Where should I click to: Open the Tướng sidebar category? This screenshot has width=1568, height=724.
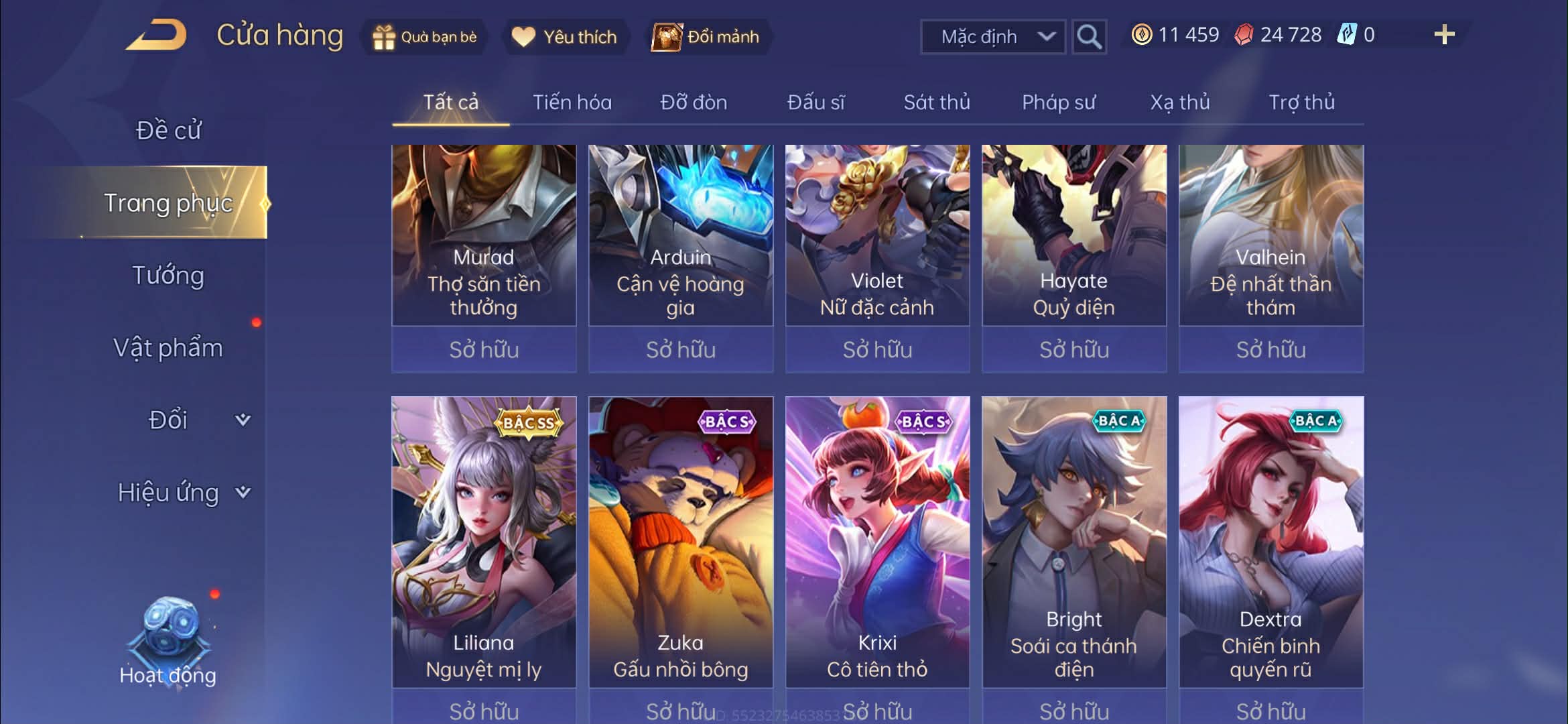[x=169, y=275]
